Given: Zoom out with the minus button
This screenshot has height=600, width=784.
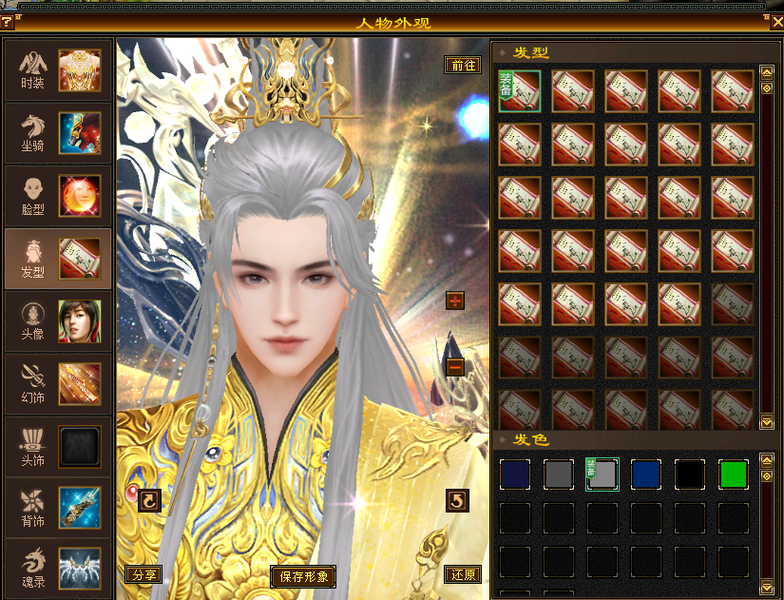Looking at the screenshot, I should coord(456,367).
